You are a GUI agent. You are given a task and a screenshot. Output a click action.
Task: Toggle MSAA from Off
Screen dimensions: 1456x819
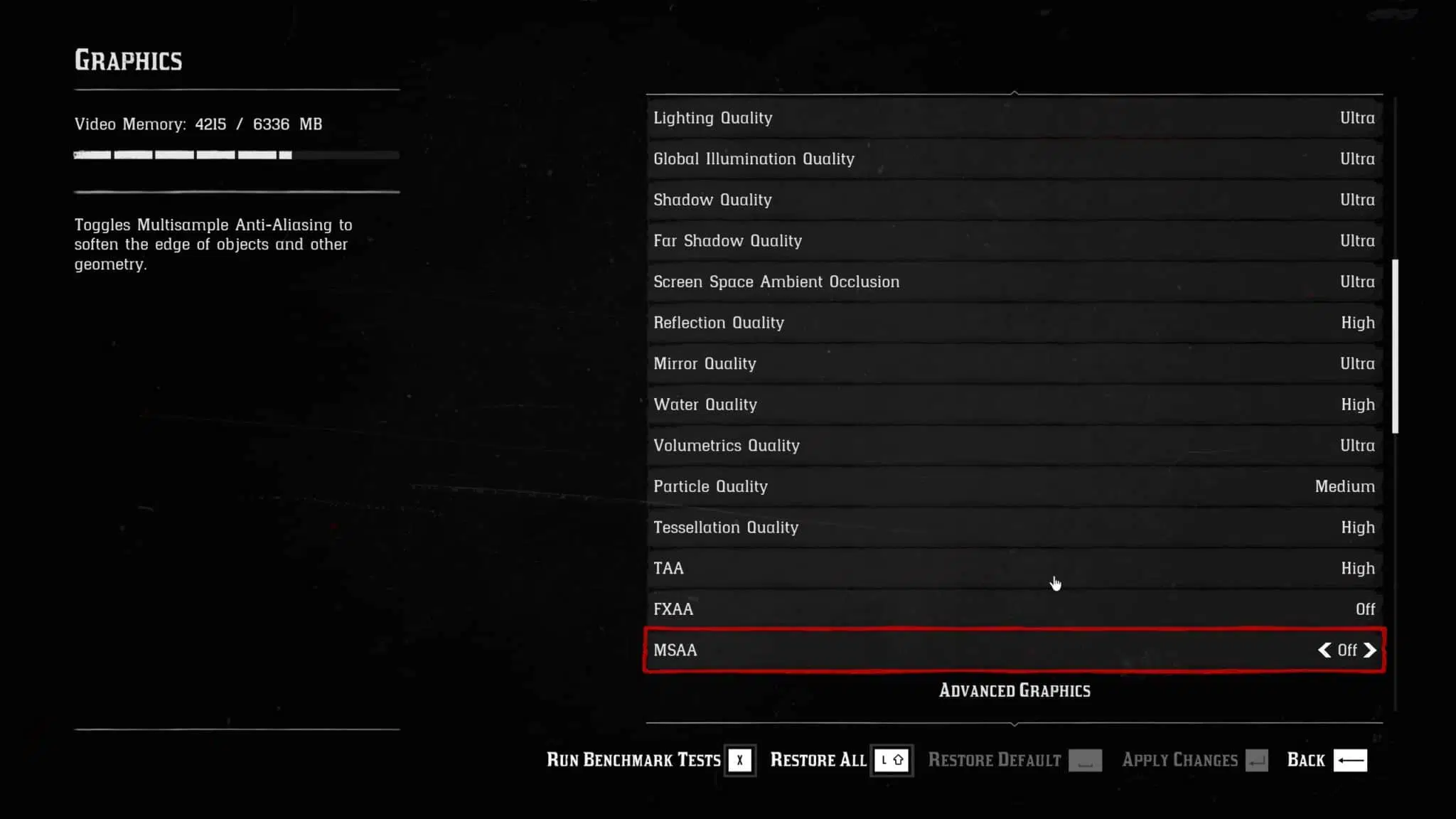point(1013,650)
